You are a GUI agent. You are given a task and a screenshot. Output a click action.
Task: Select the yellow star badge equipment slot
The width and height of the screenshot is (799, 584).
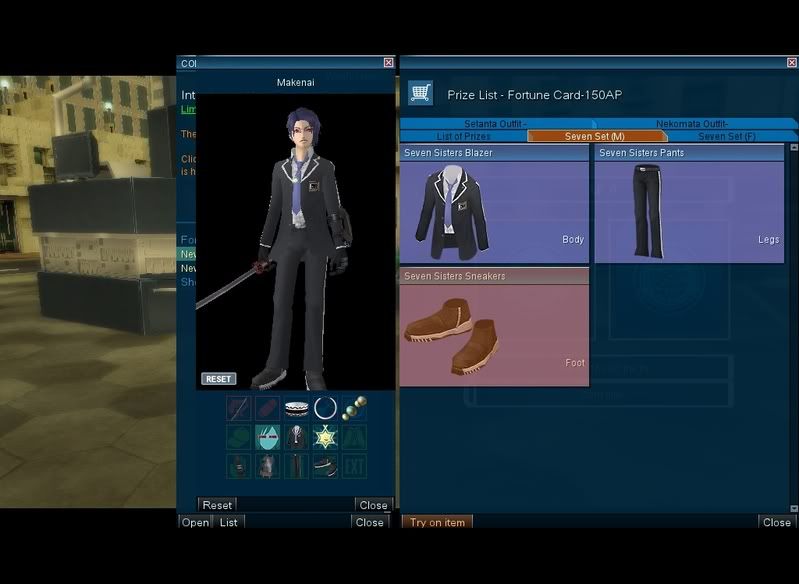[325, 437]
